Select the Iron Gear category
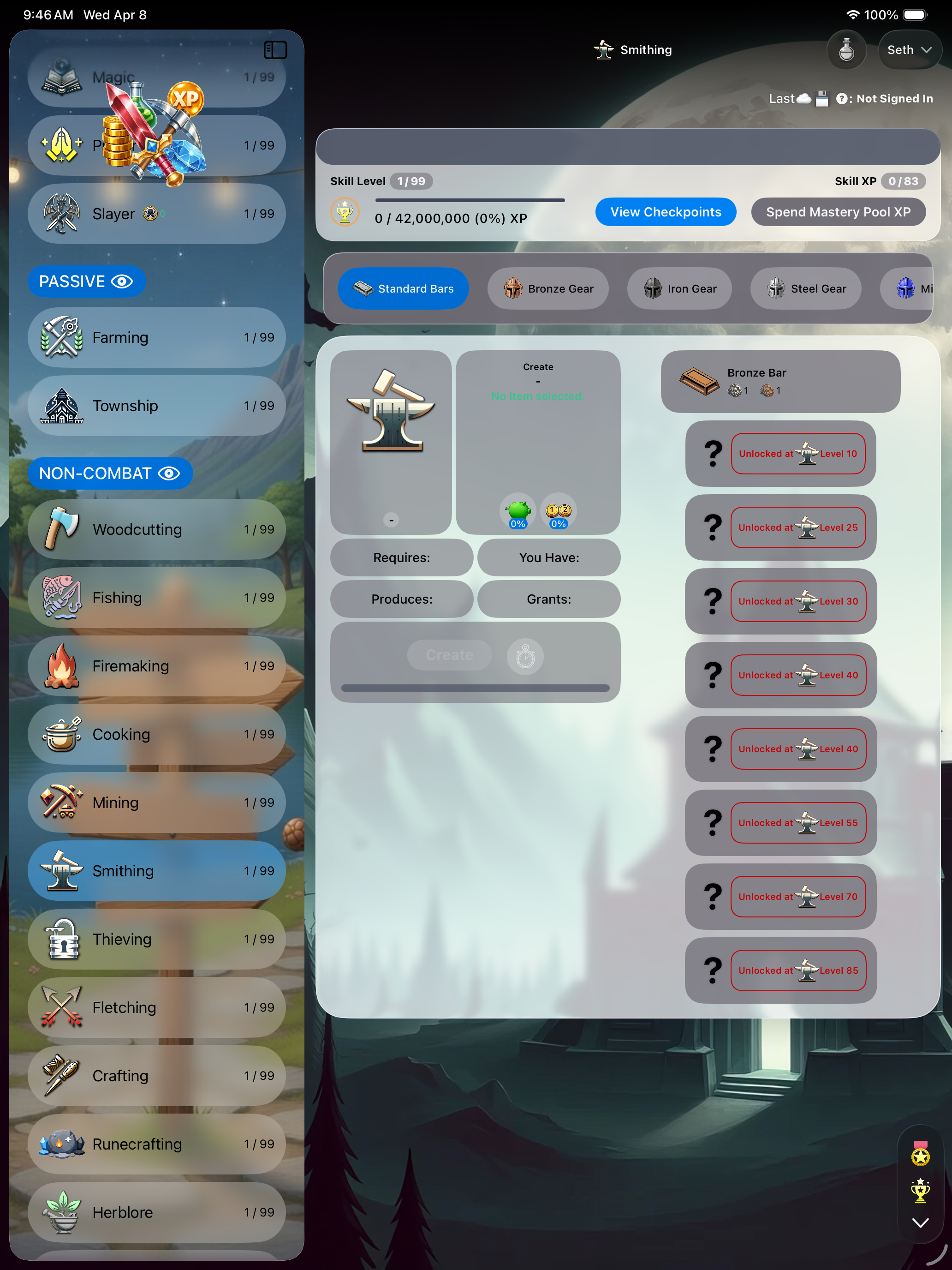The width and height of the screenshot is (952, 1270). click(x=679, y=288)
